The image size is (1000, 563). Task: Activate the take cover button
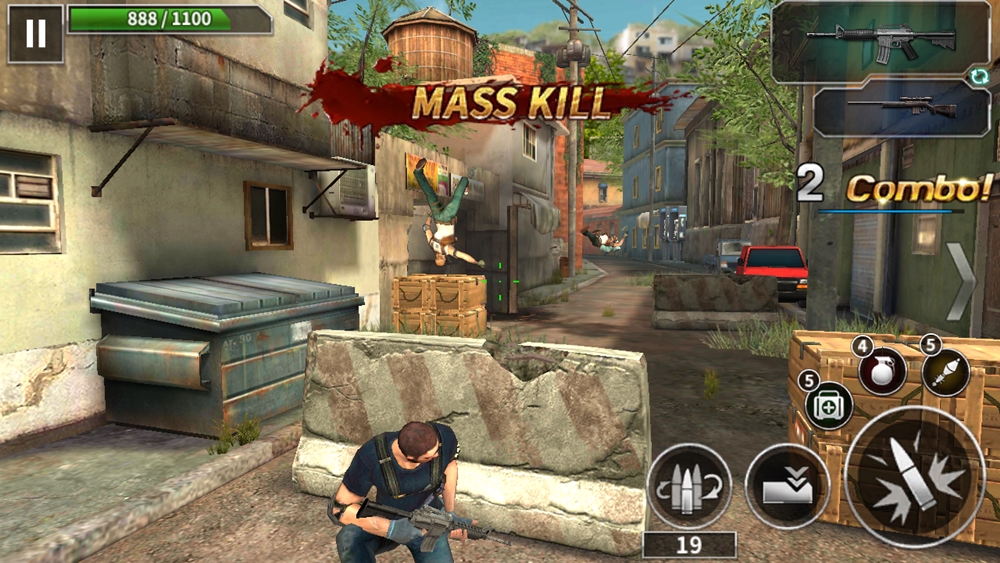787,486
